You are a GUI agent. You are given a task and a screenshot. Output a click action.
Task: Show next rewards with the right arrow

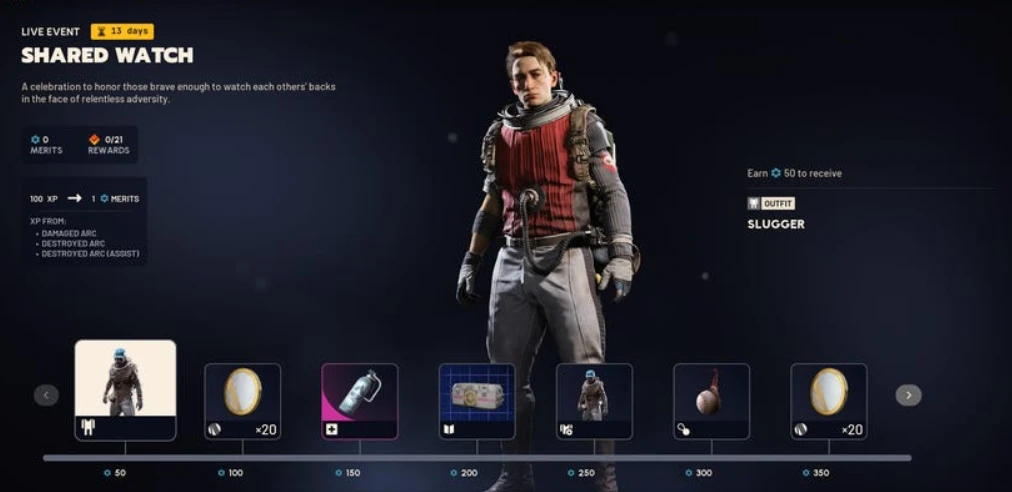(x=908, y=395)
